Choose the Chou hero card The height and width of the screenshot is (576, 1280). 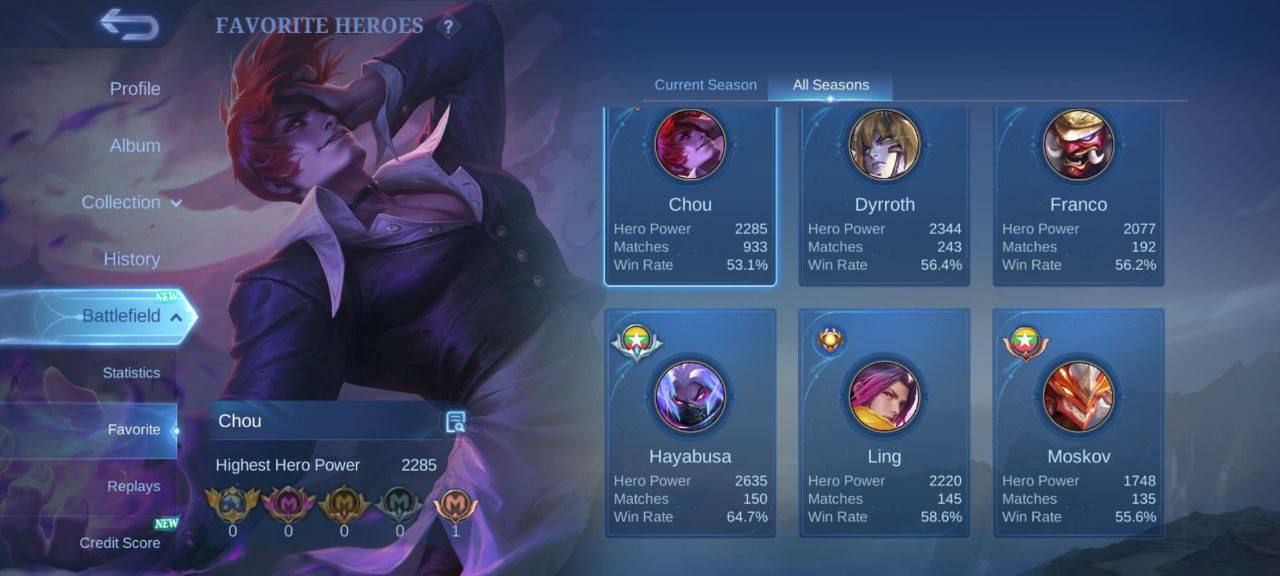[x=690, y=196]
